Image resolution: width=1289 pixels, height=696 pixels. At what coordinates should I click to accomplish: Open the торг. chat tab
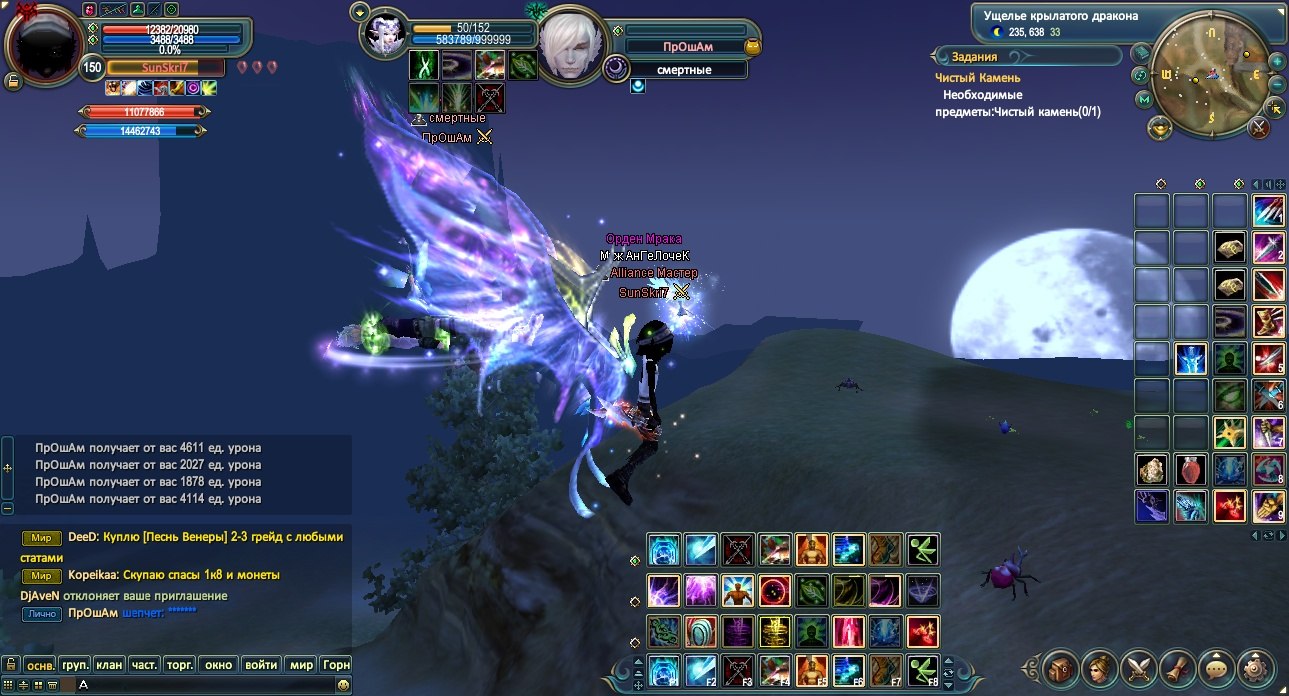(x=181, y=664)
